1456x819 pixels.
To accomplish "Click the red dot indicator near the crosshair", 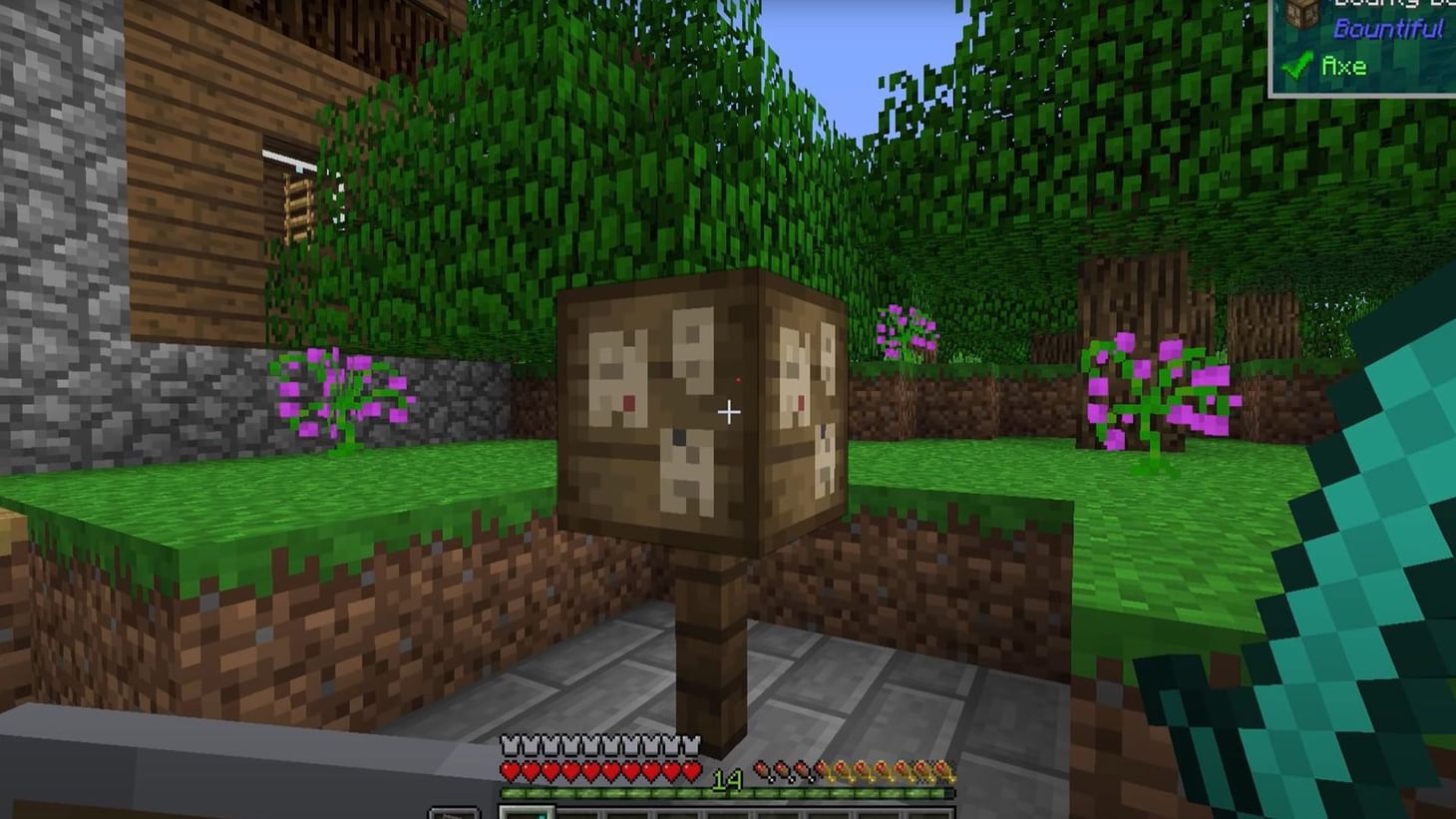I will click(737, 380).
